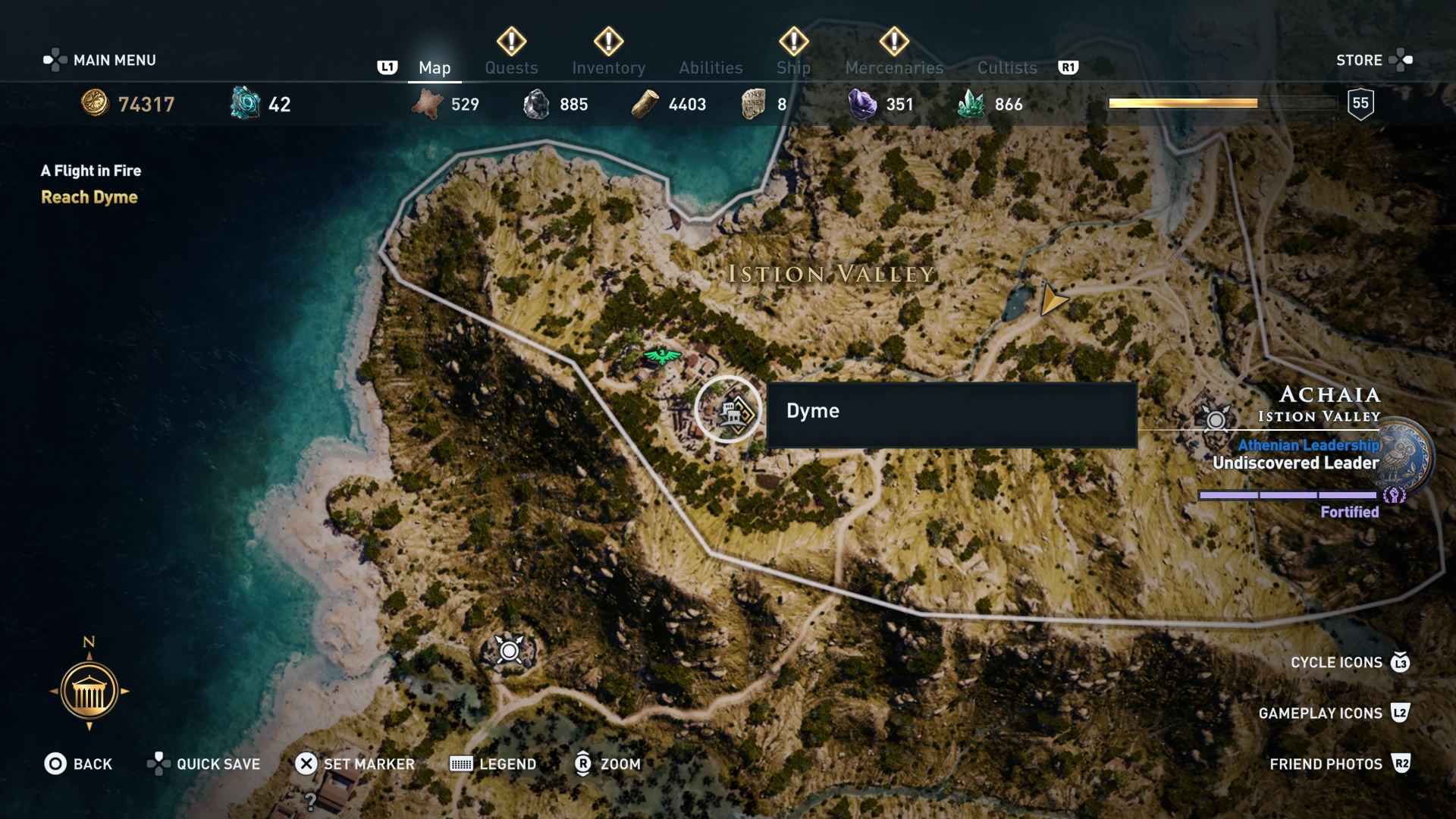Set a marker on the map
The height and width of the screenshot is (819, 1456).
point(356,764)
